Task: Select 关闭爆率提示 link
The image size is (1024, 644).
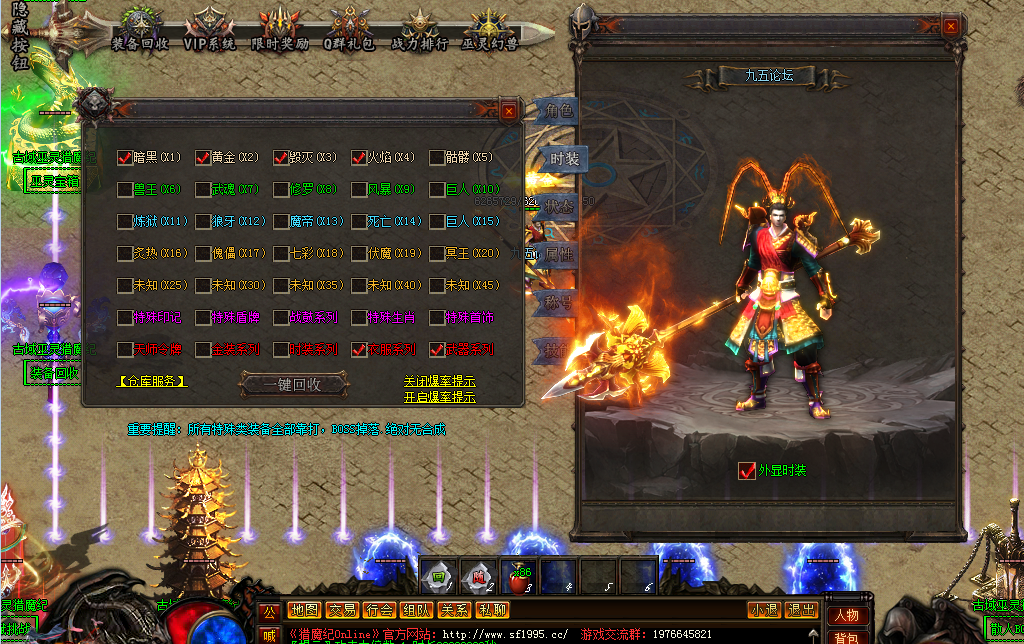Action: 439,381
